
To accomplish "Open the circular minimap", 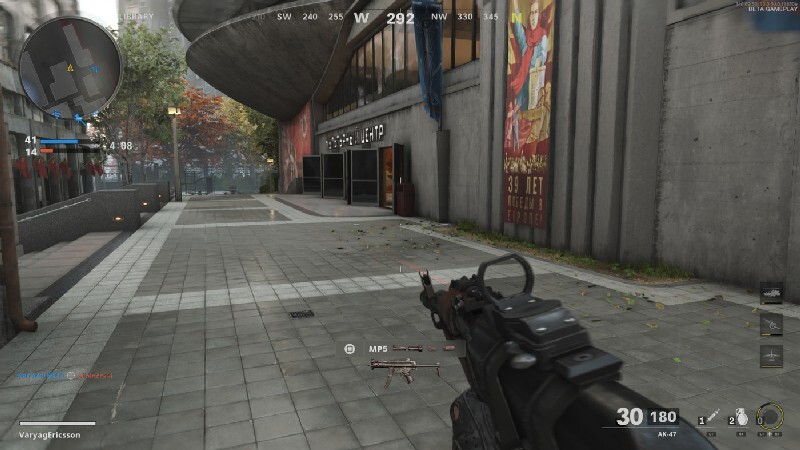I will click(x=70, y=67).
